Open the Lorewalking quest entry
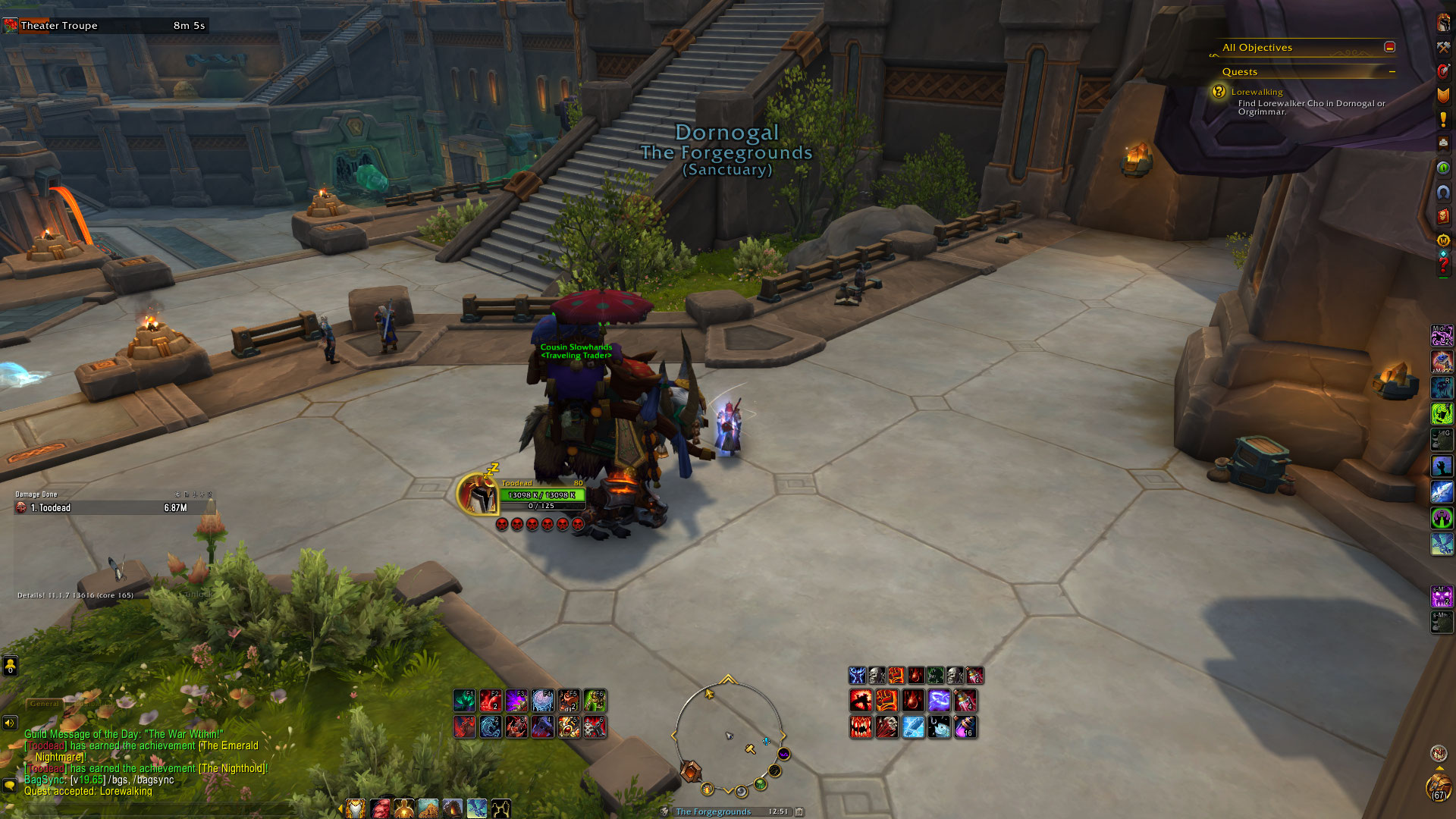This screenshot has width=1456, height=819. tap(1257, 92)
